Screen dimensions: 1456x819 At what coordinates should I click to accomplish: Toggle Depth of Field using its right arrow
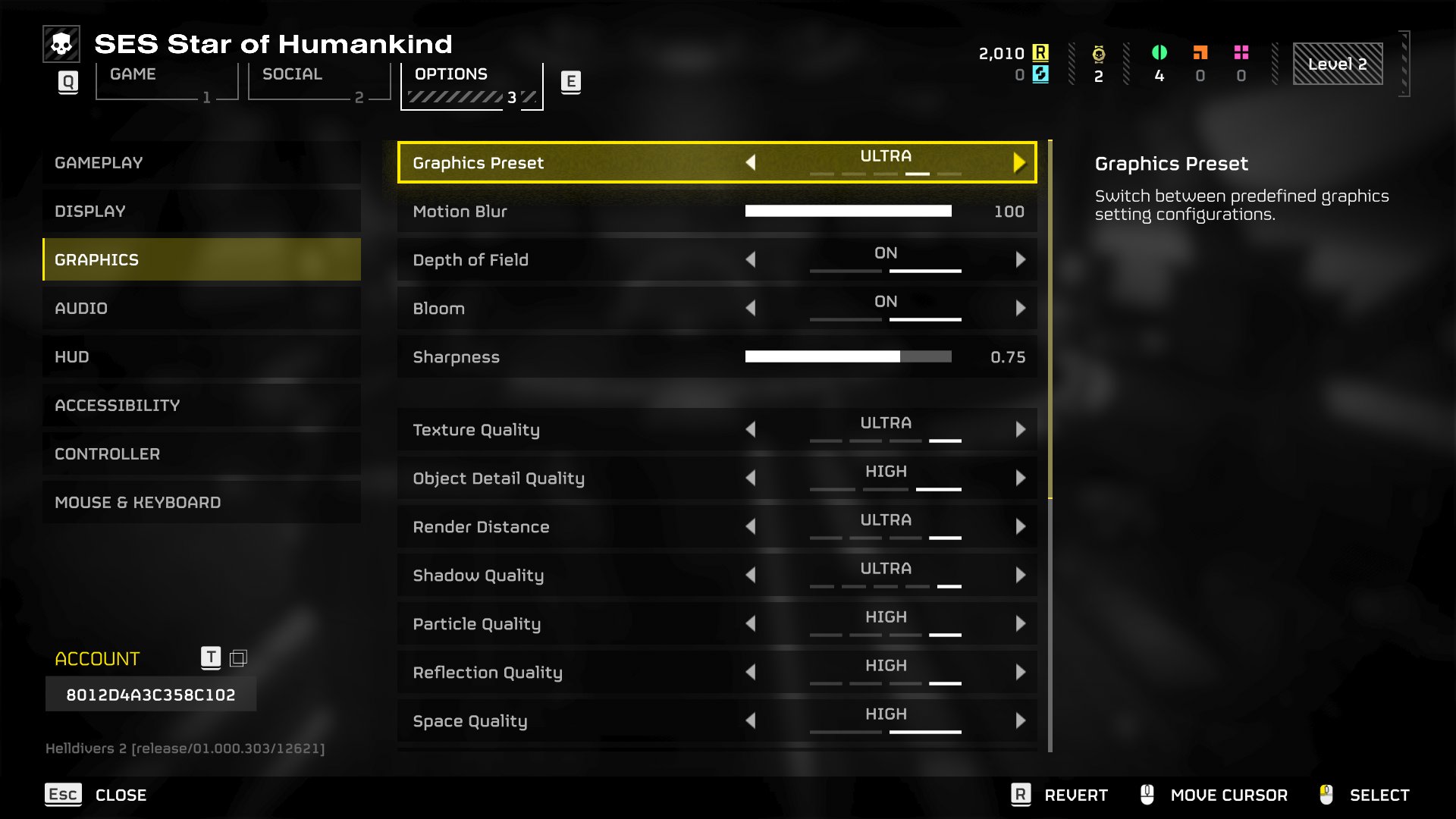[1020, 259]
